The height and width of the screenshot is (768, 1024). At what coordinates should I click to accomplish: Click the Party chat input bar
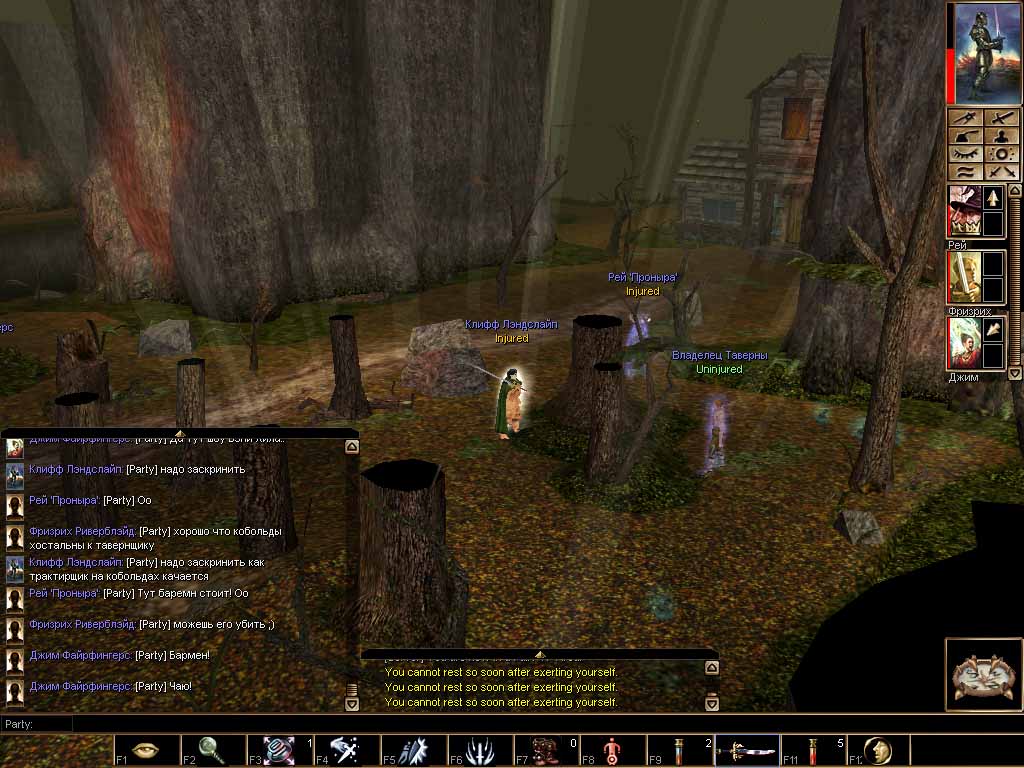point(500,723)
